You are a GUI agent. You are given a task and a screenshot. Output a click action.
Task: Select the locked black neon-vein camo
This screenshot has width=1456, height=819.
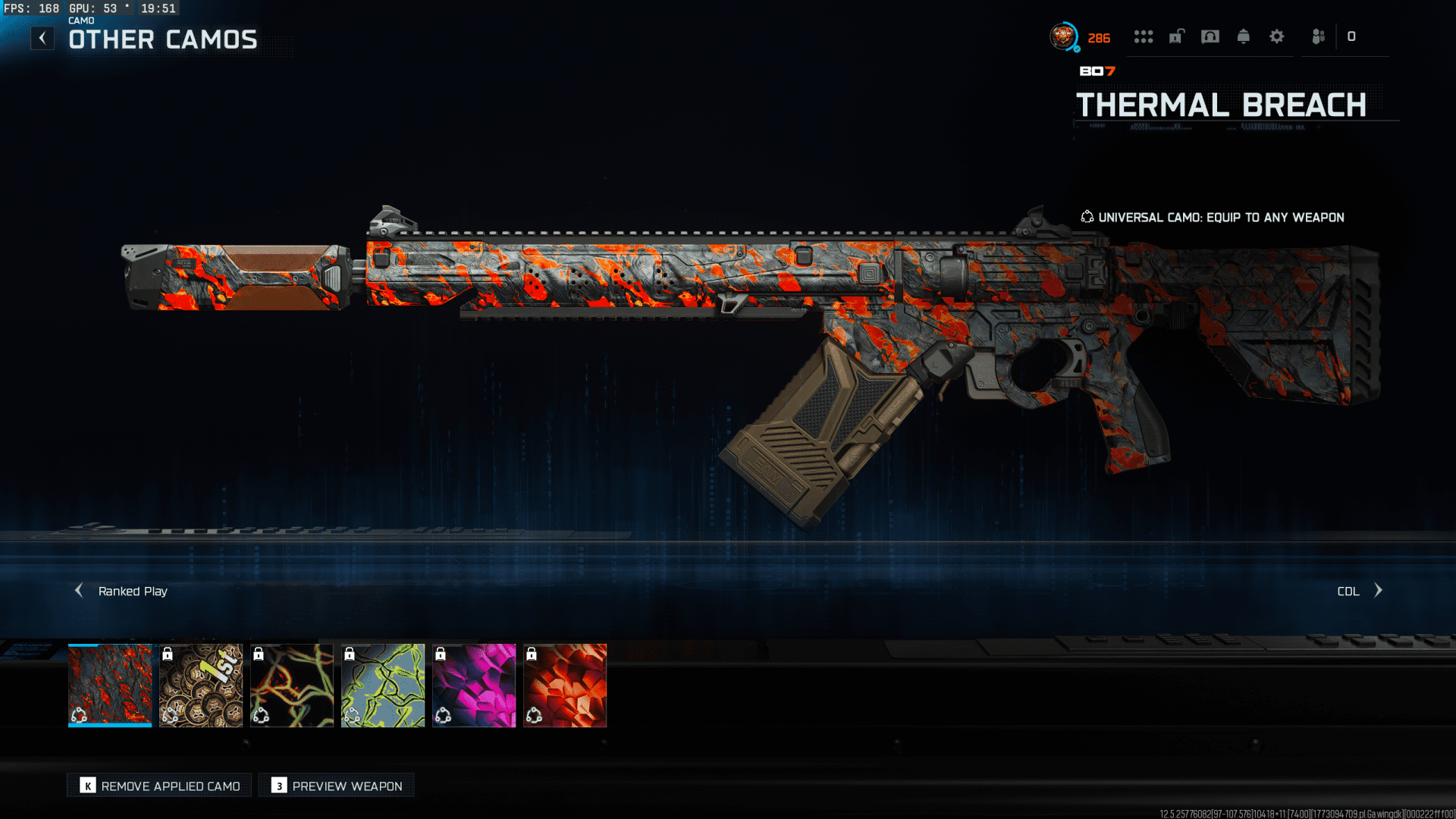coord(292,685)
